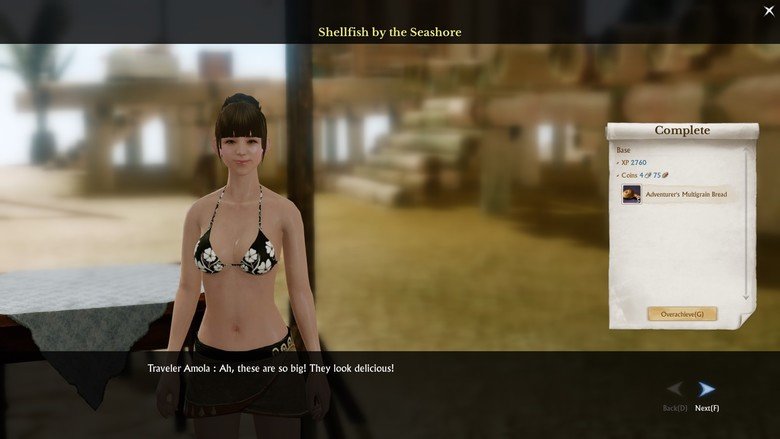
Task: Click the Overachieve button
Action: point(682,314)
